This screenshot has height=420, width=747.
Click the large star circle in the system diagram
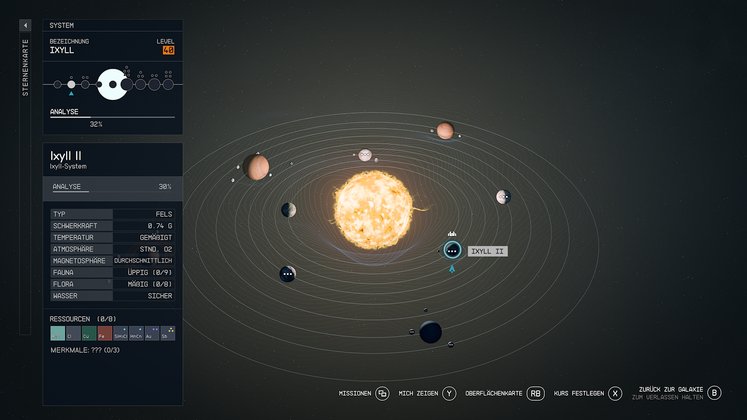point(112,85)
